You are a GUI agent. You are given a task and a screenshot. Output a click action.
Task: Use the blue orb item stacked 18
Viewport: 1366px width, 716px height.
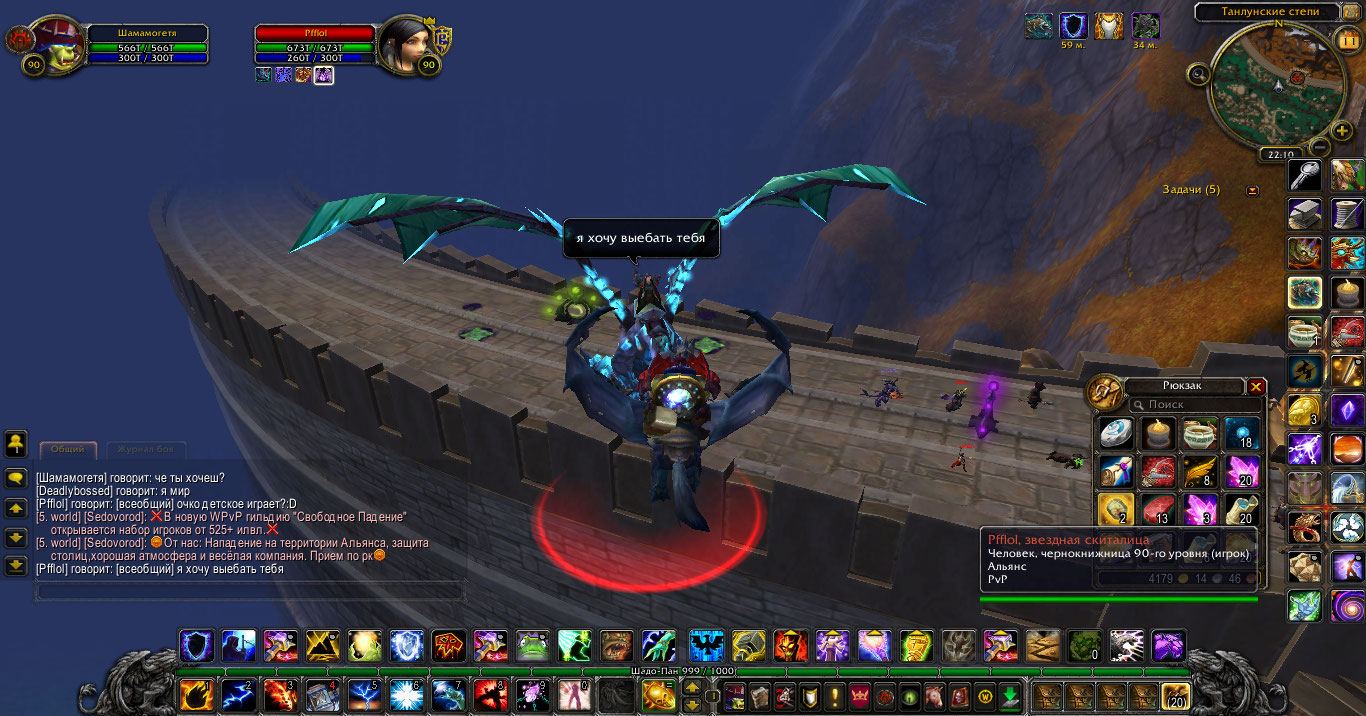[x=1242, y=434]
